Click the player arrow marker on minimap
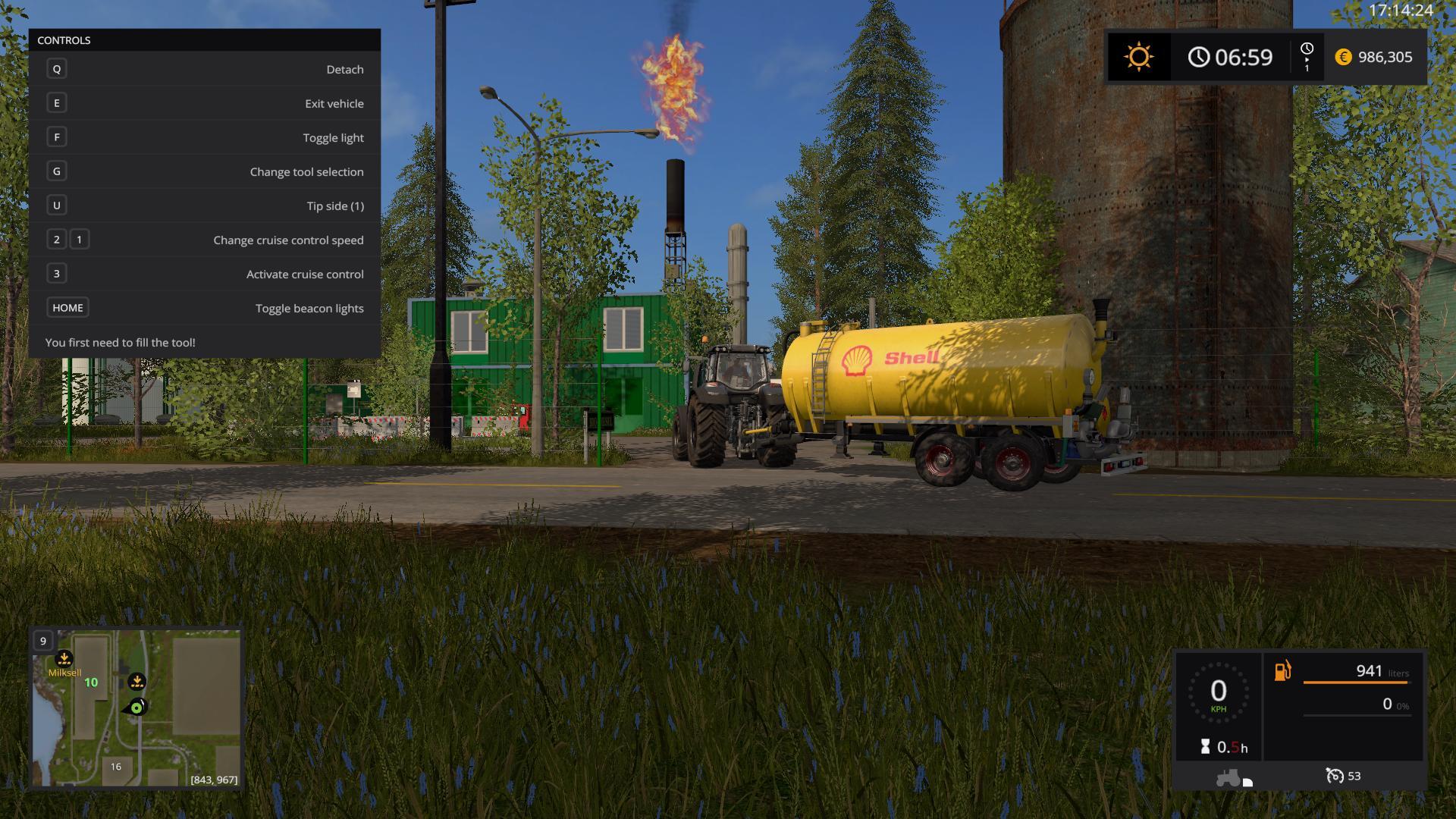This screenshot has width=1456, height=819. [x=136, y=708]
